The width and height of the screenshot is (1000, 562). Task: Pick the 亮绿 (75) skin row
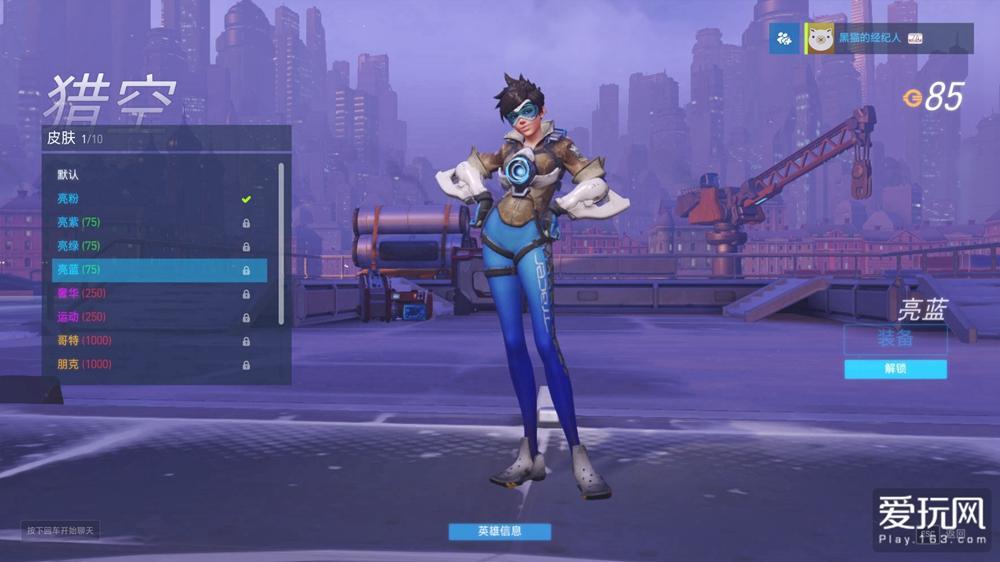150,246
